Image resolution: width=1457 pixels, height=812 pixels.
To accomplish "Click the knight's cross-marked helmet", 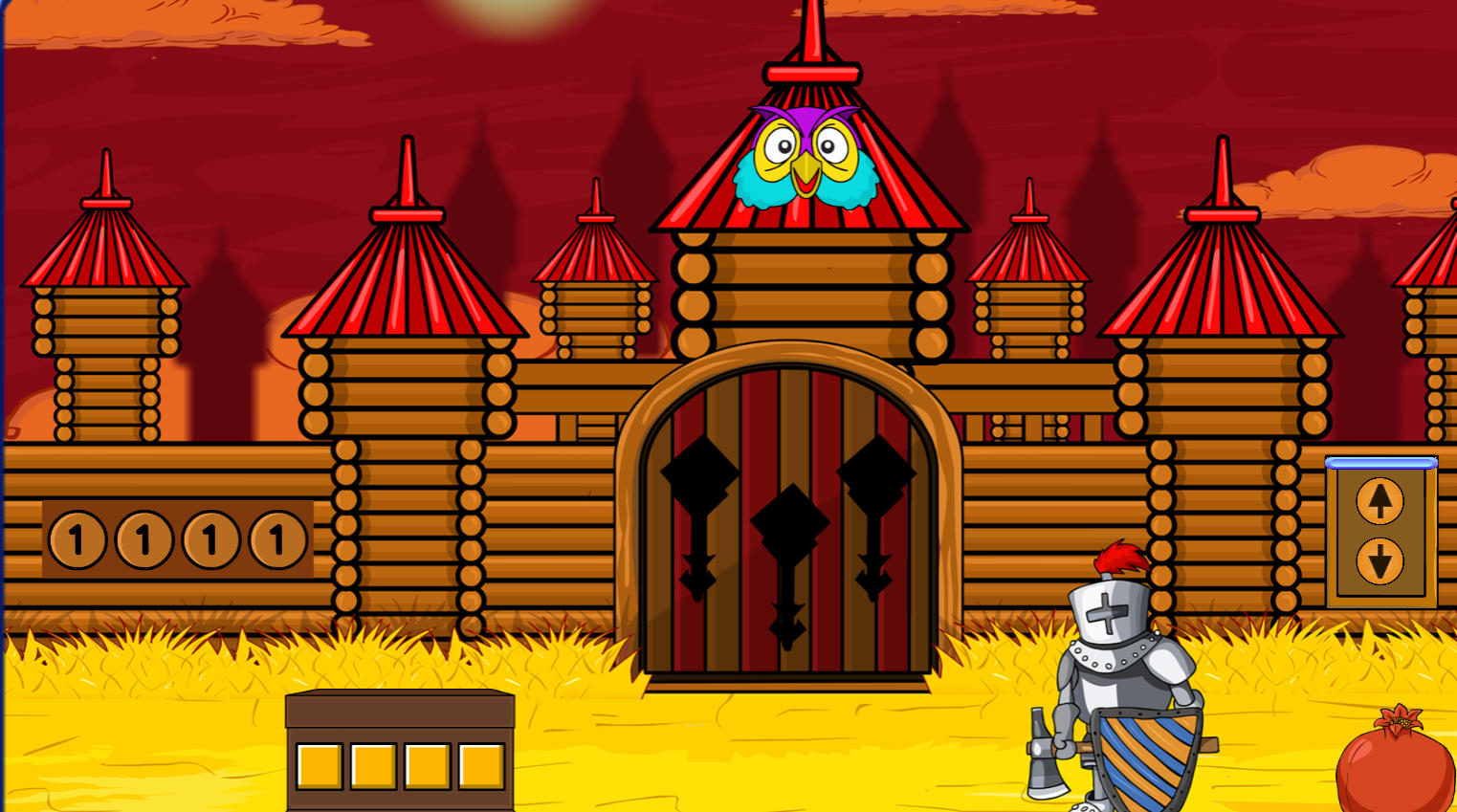I will pyautogui.click(x=1110, y=612).
